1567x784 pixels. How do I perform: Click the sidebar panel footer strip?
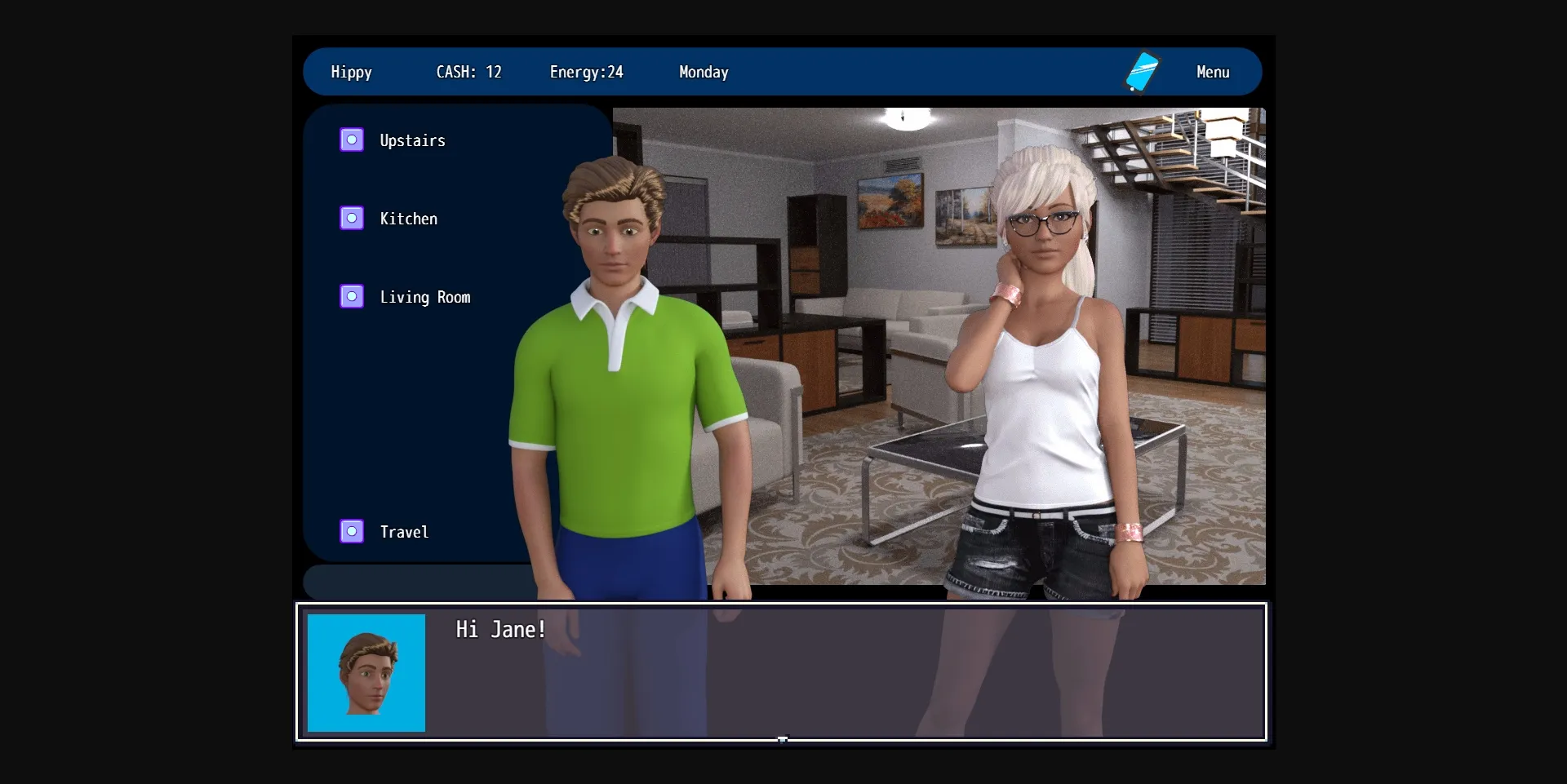[x=416, y=582]
